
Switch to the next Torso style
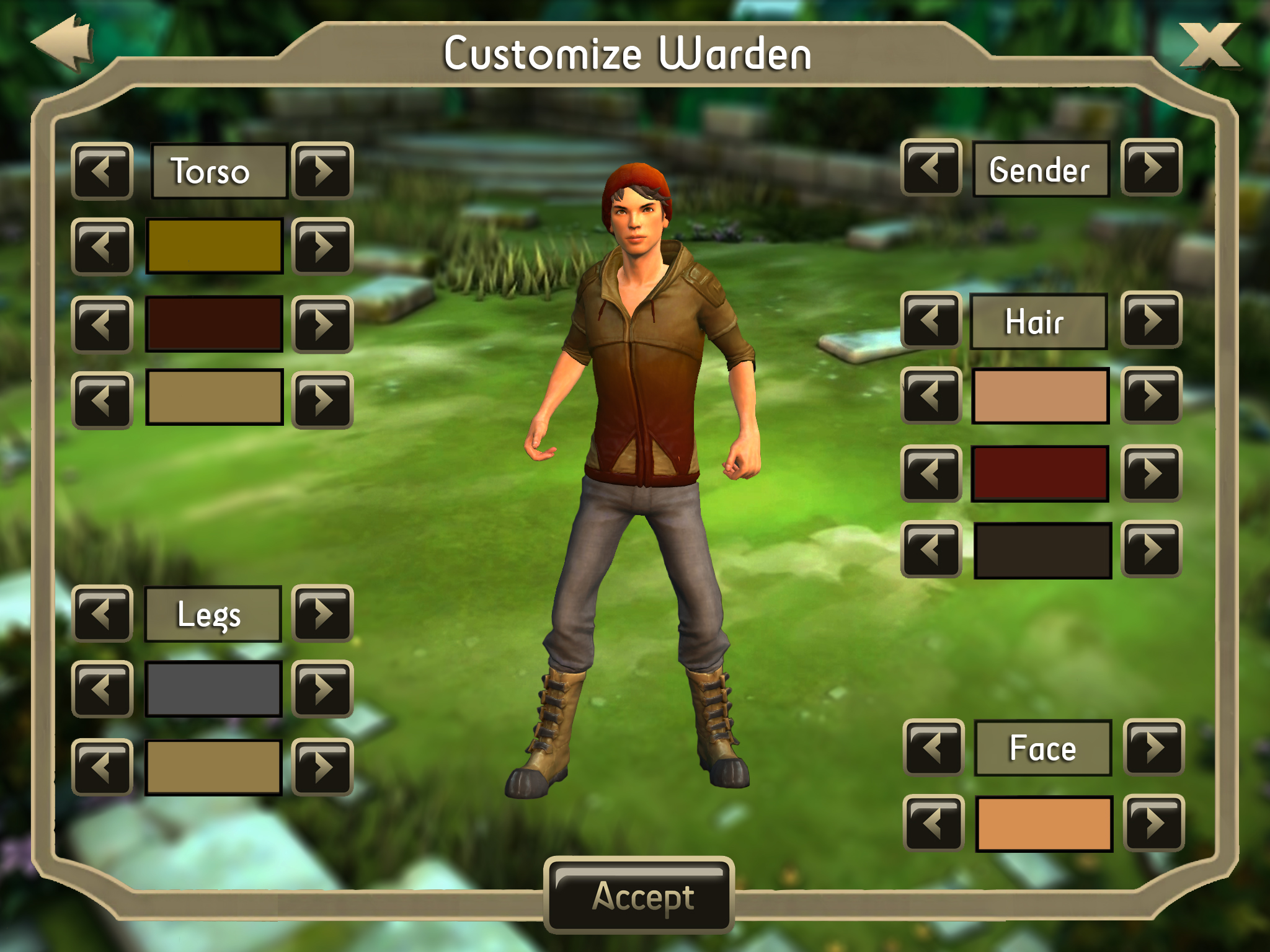(x=322, y=170)
